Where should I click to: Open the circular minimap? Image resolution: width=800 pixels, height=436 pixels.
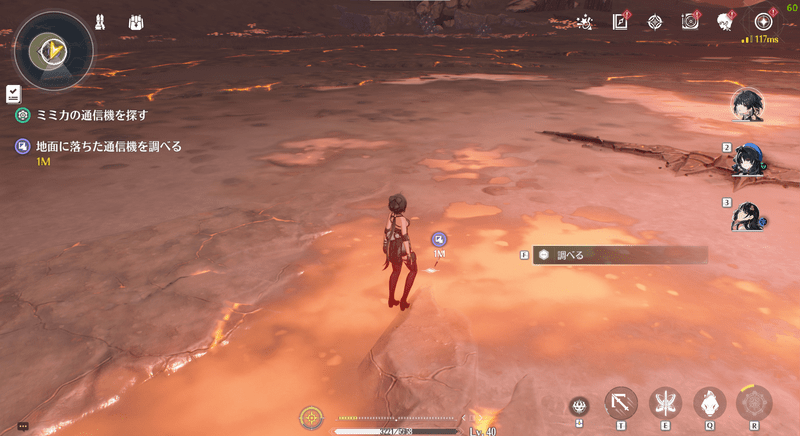click(53, 49)
